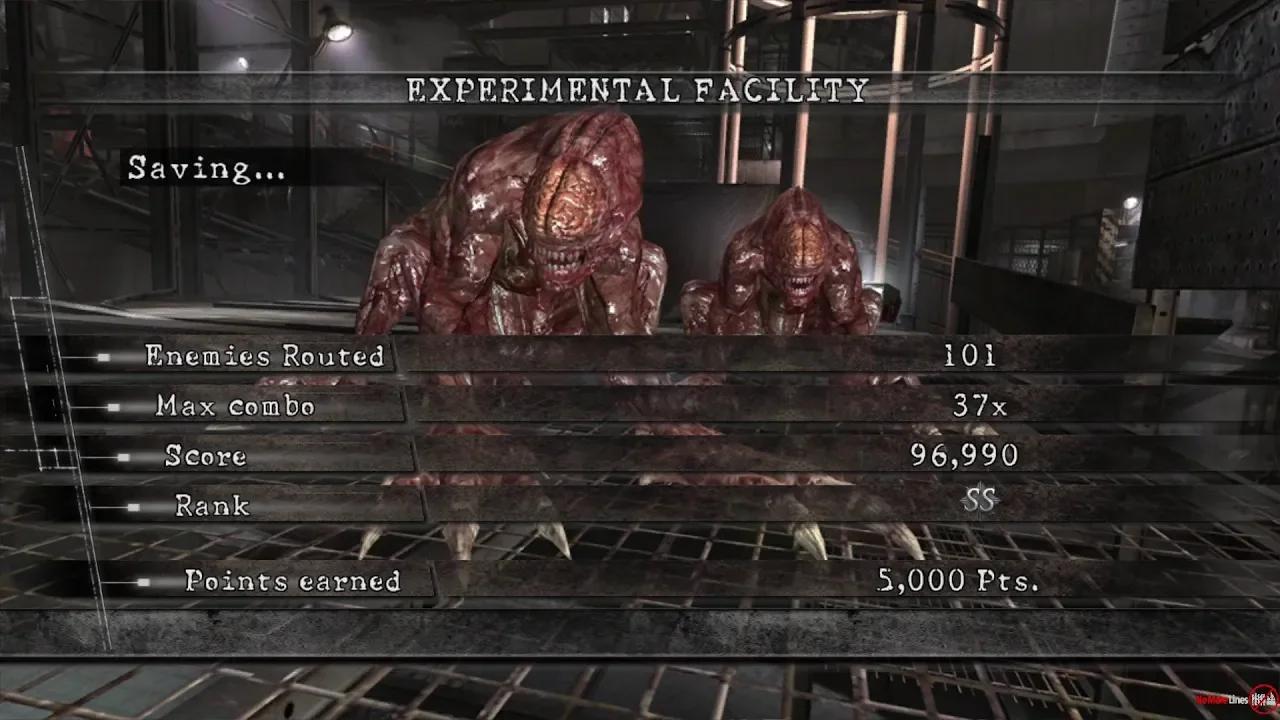Viewport: 1280px width, 720px height.
Task: Click the Saving... status label
Action: (208, 168)
